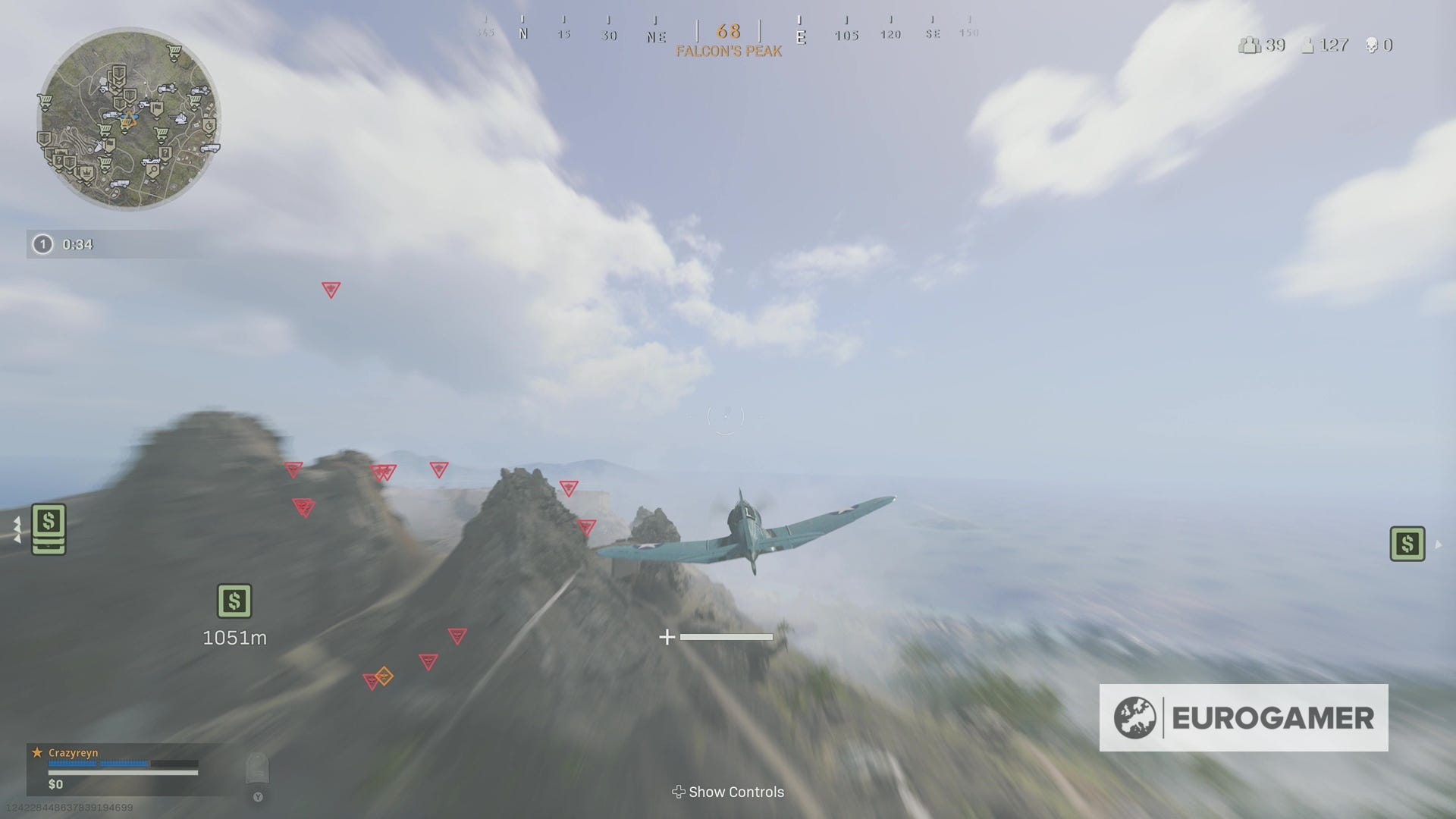The image size is (1456, 819).
Task: Click the stopwatch contract icon on the minimap's right edge
Action: point(209,126)
